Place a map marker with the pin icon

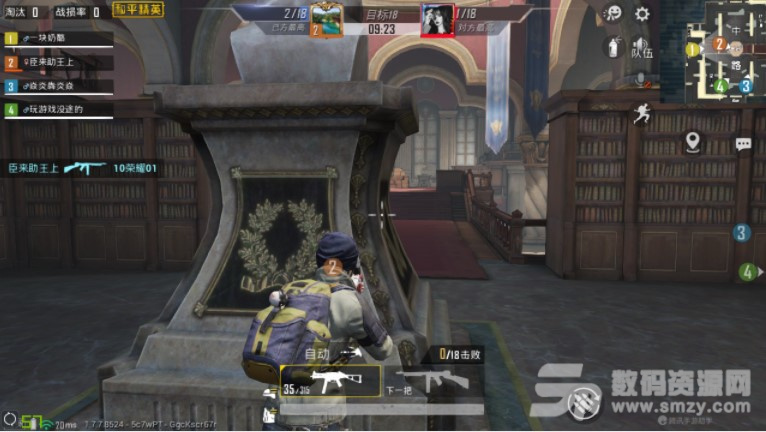pos(692,141)
